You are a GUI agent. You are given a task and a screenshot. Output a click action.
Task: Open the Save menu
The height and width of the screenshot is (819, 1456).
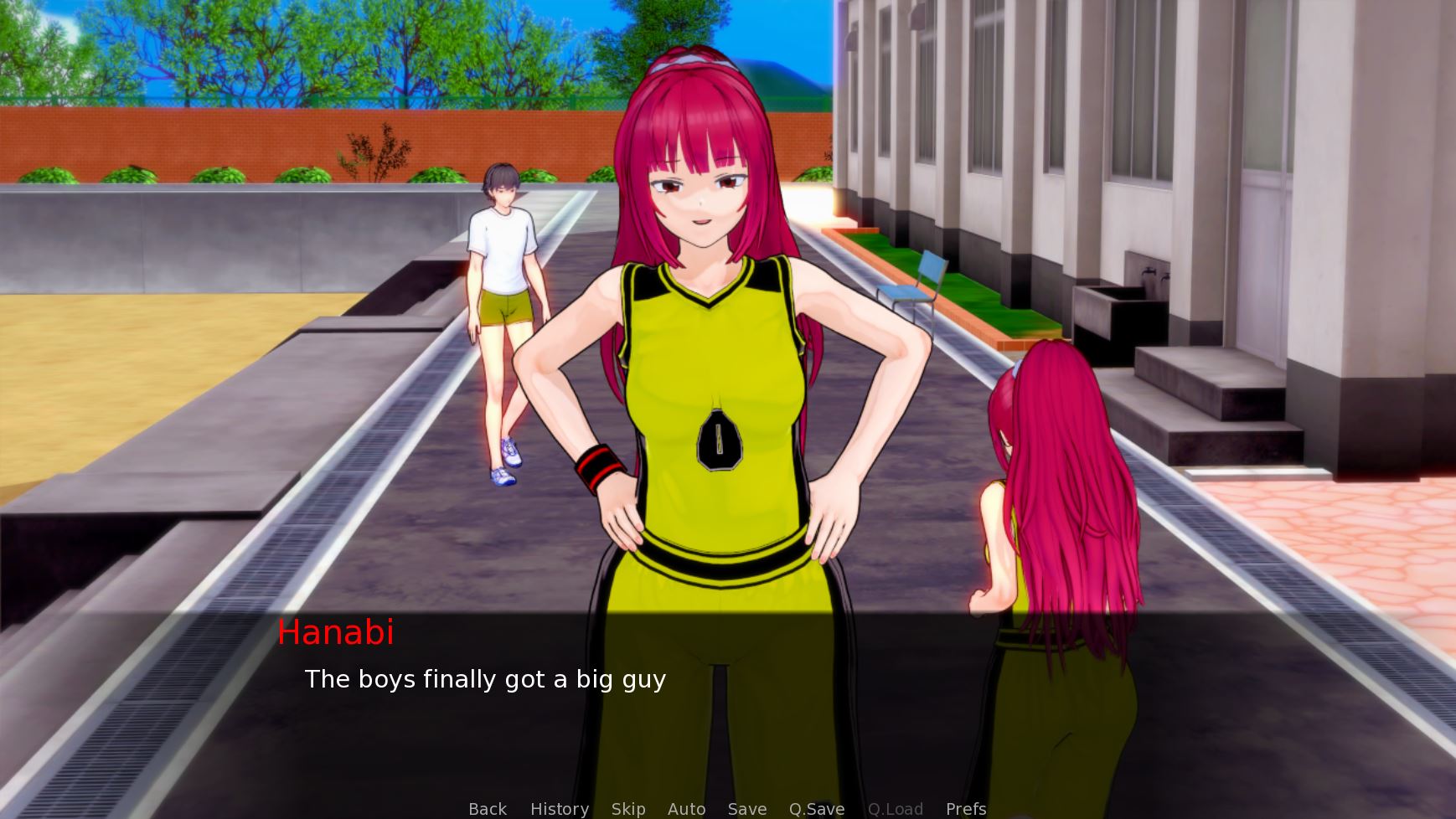coord(747,809)
